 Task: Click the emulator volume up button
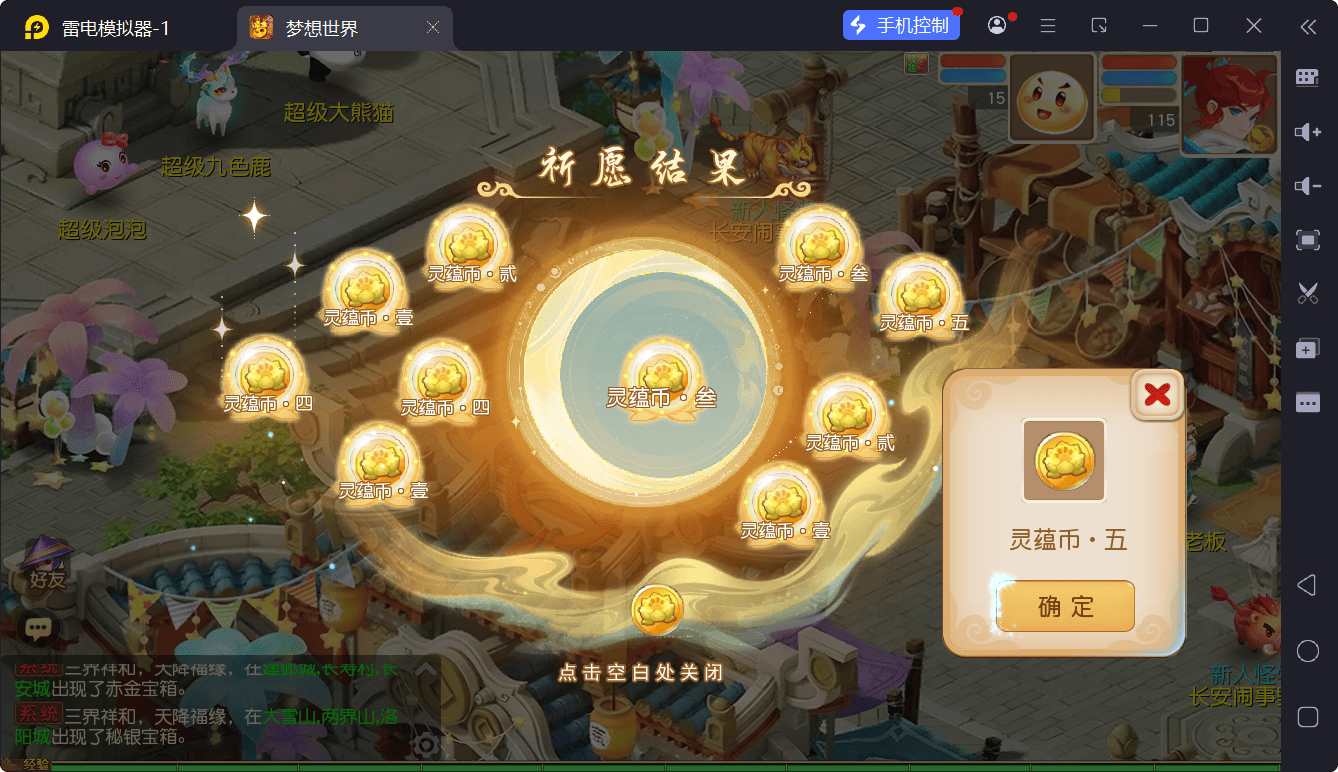pyautogui.click(x=1307, y=132)
